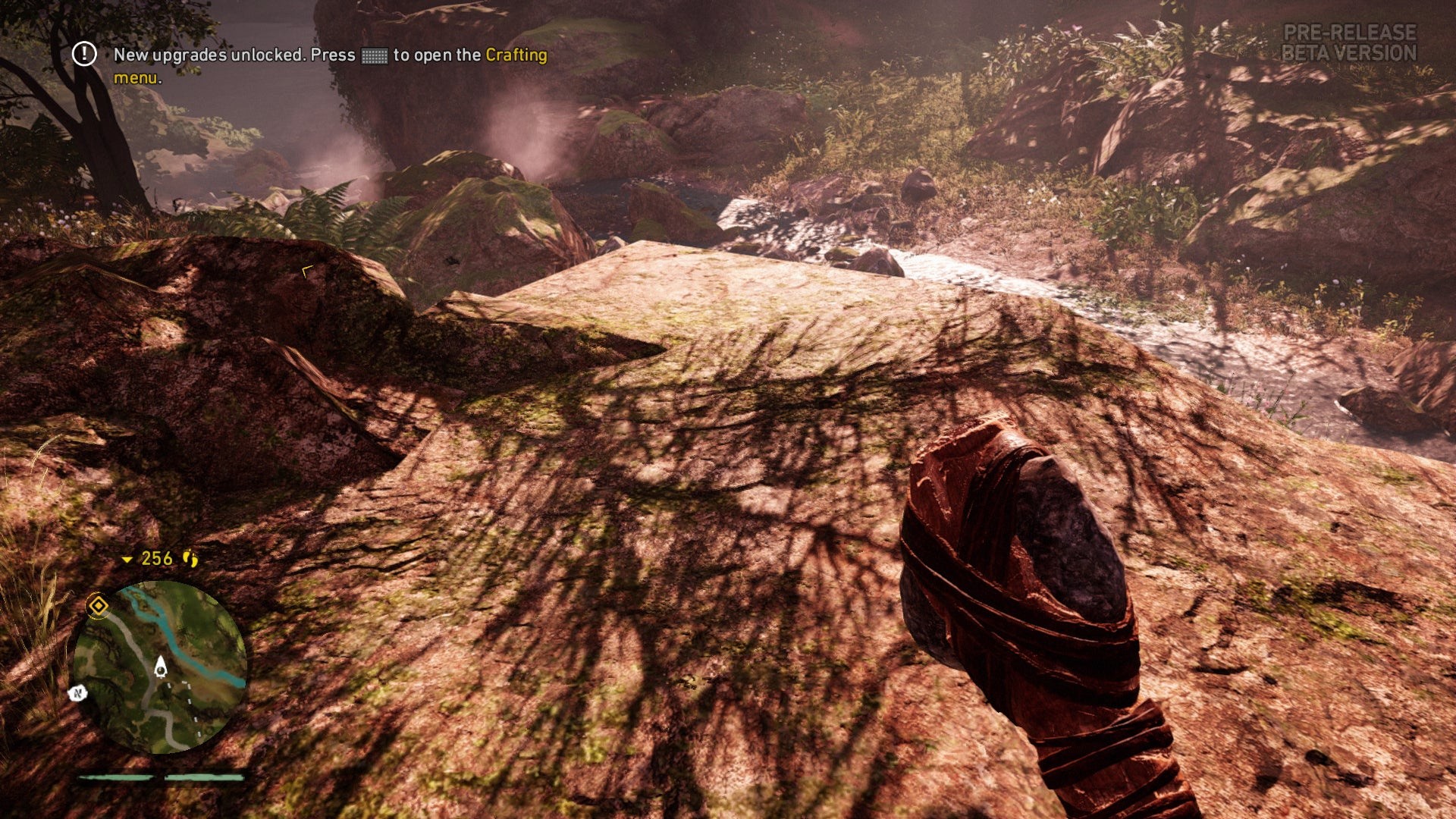
Task: Click the white player arrow on the minimap
Action: coord(161,667)
